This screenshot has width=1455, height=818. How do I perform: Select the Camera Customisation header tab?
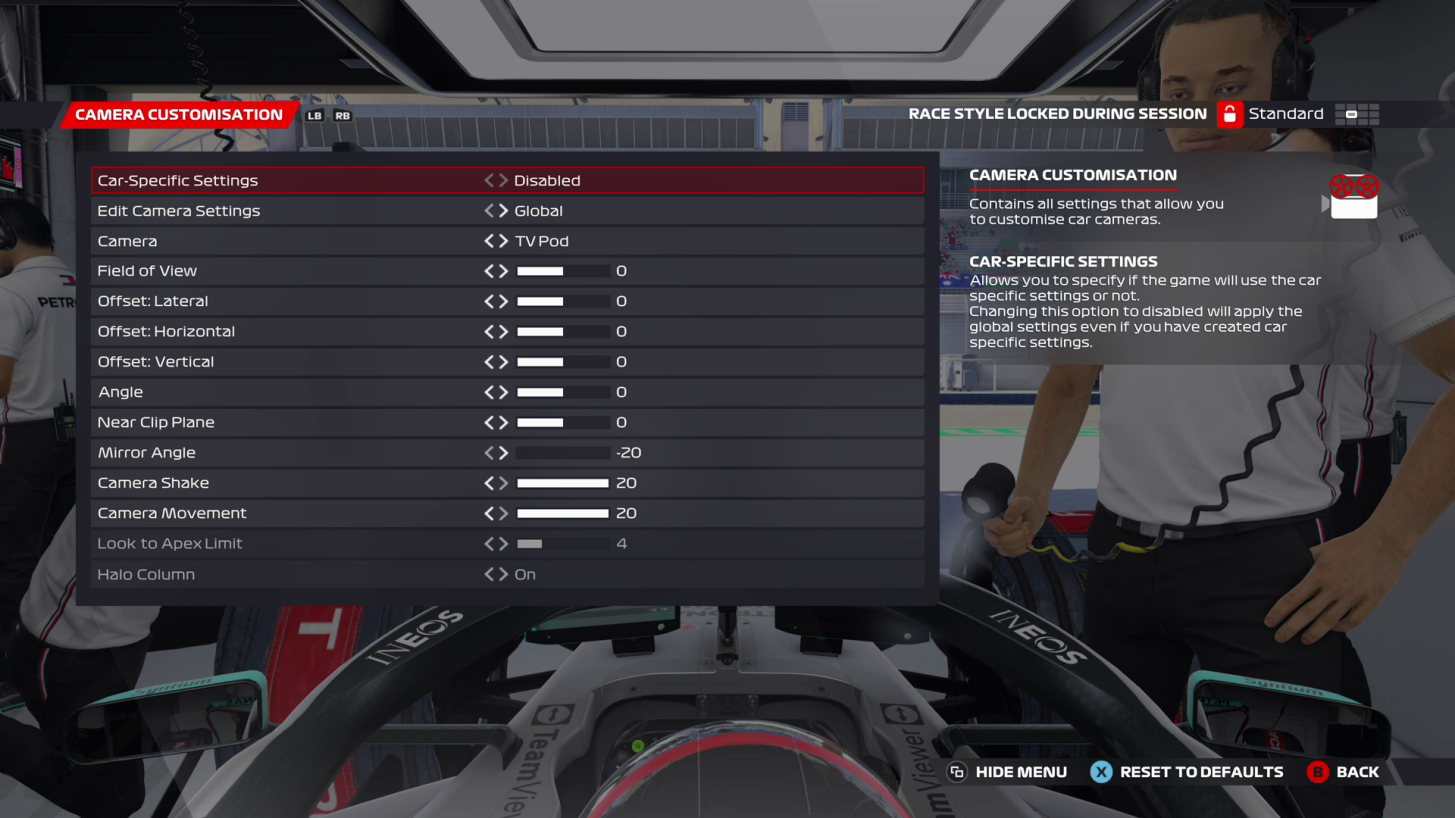180,114
